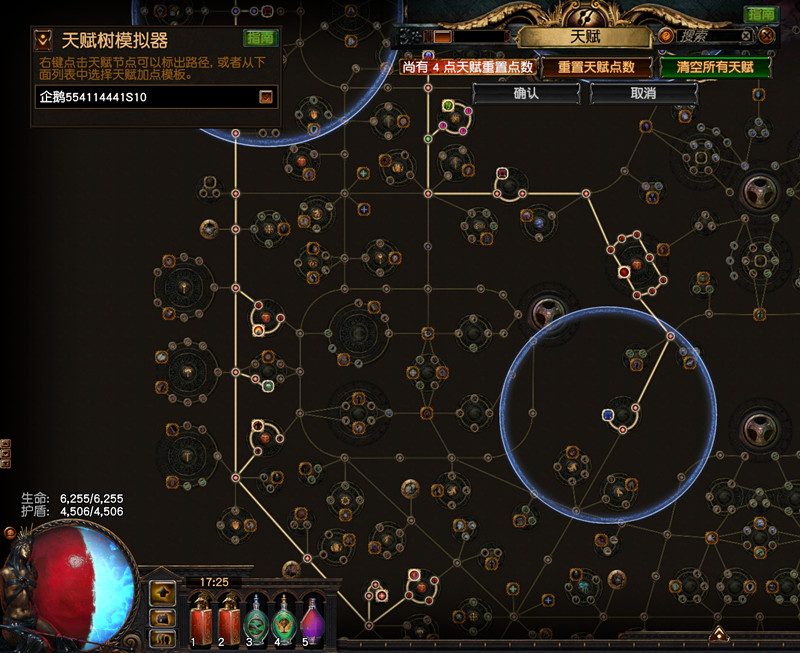Clear all talents with 清空所有天赋
Viewport: 800px width, 653px height.
click(x=715, y=67)
